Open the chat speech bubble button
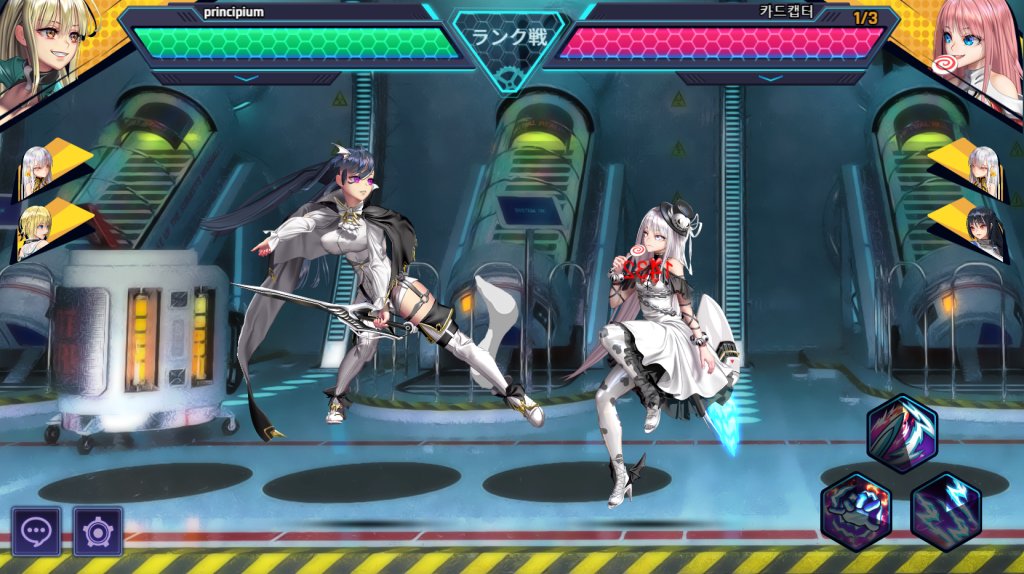 click(36, 531)
